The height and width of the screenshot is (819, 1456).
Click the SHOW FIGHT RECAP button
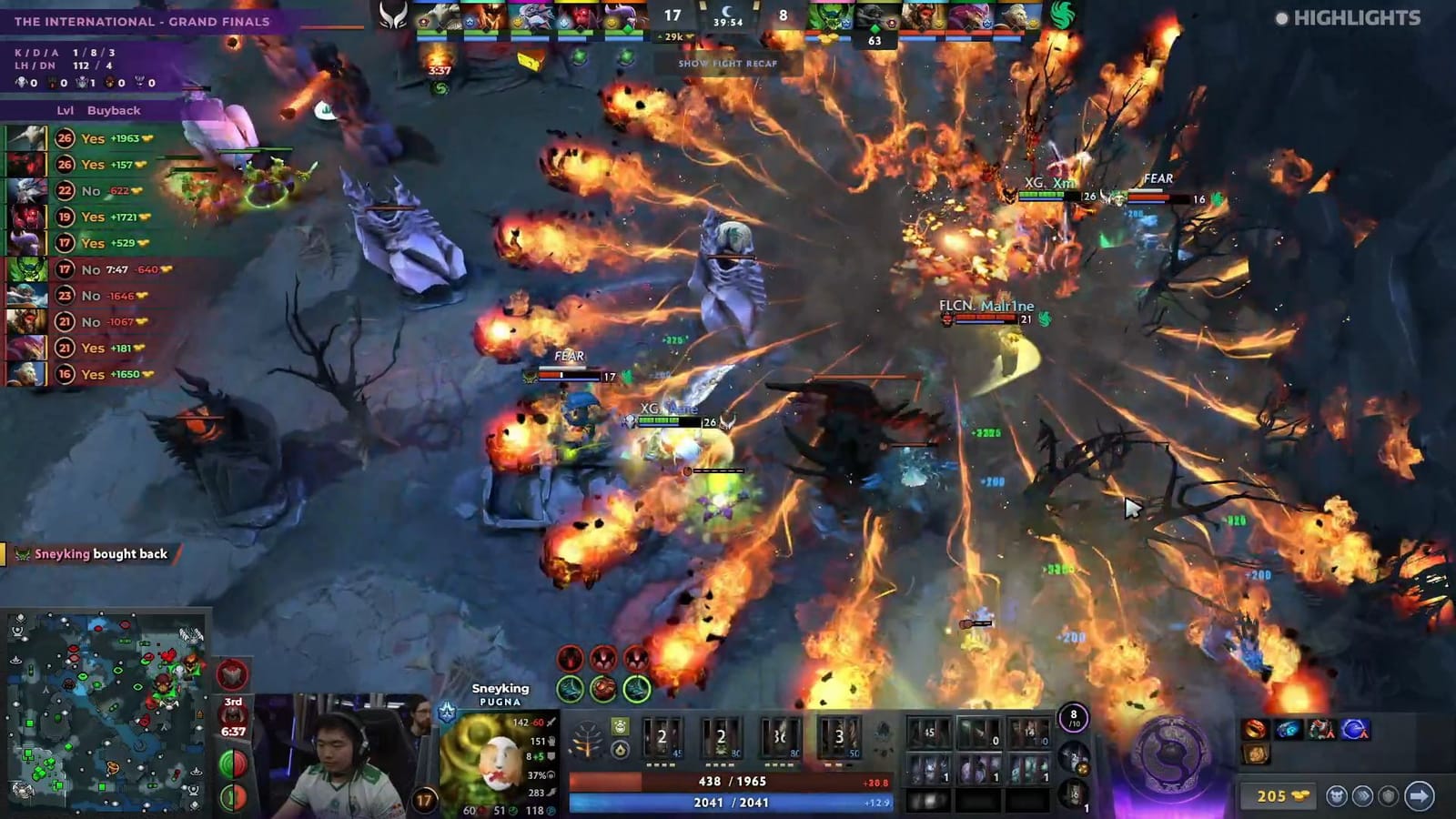727,65
